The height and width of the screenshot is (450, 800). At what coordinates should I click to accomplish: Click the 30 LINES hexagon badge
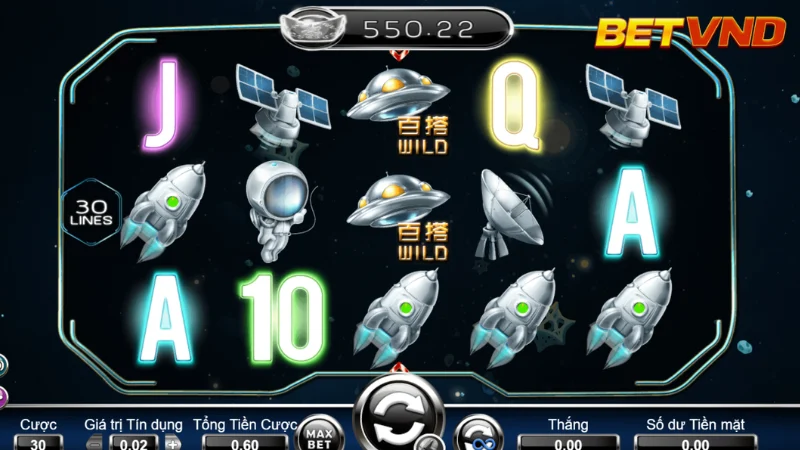point(92,210)
